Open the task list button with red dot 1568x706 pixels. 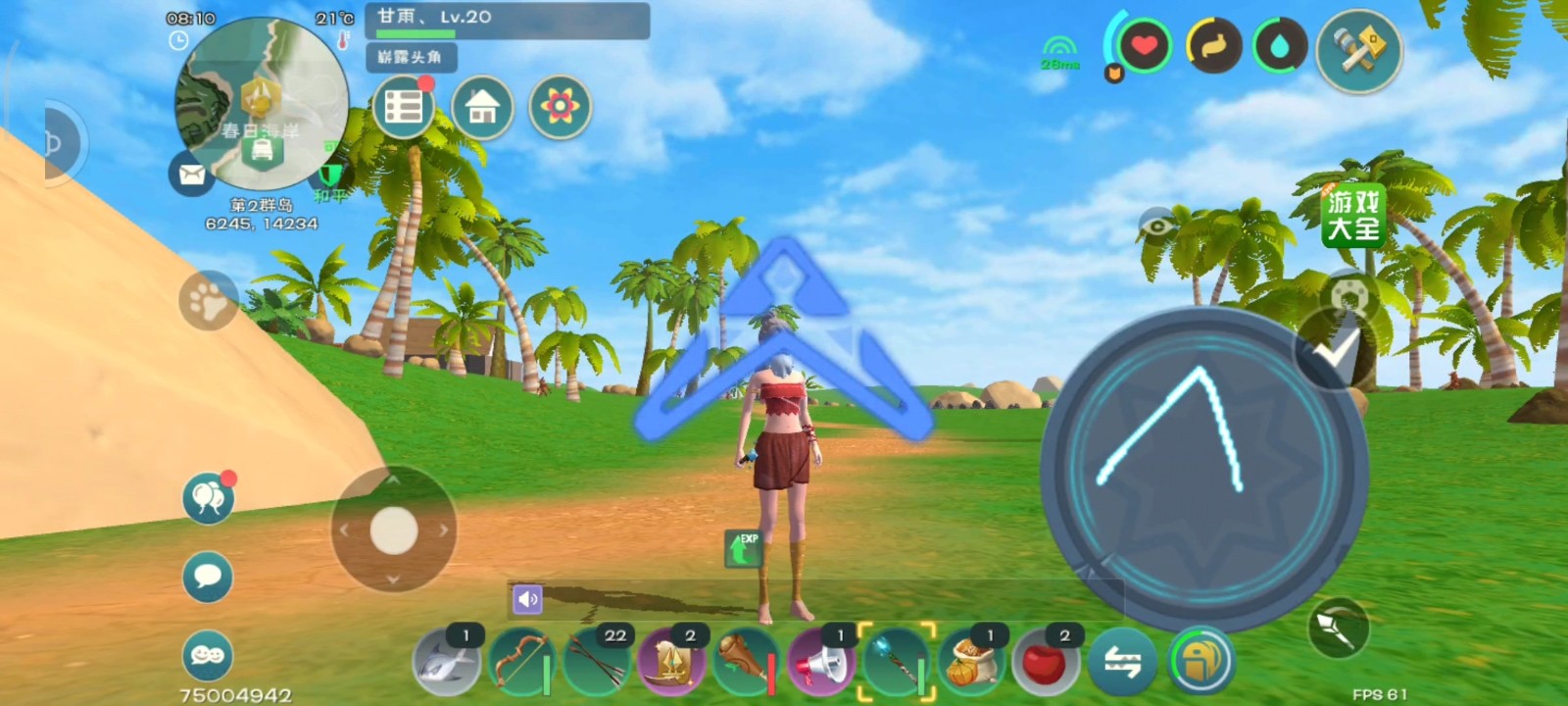[x=404, y=107]
